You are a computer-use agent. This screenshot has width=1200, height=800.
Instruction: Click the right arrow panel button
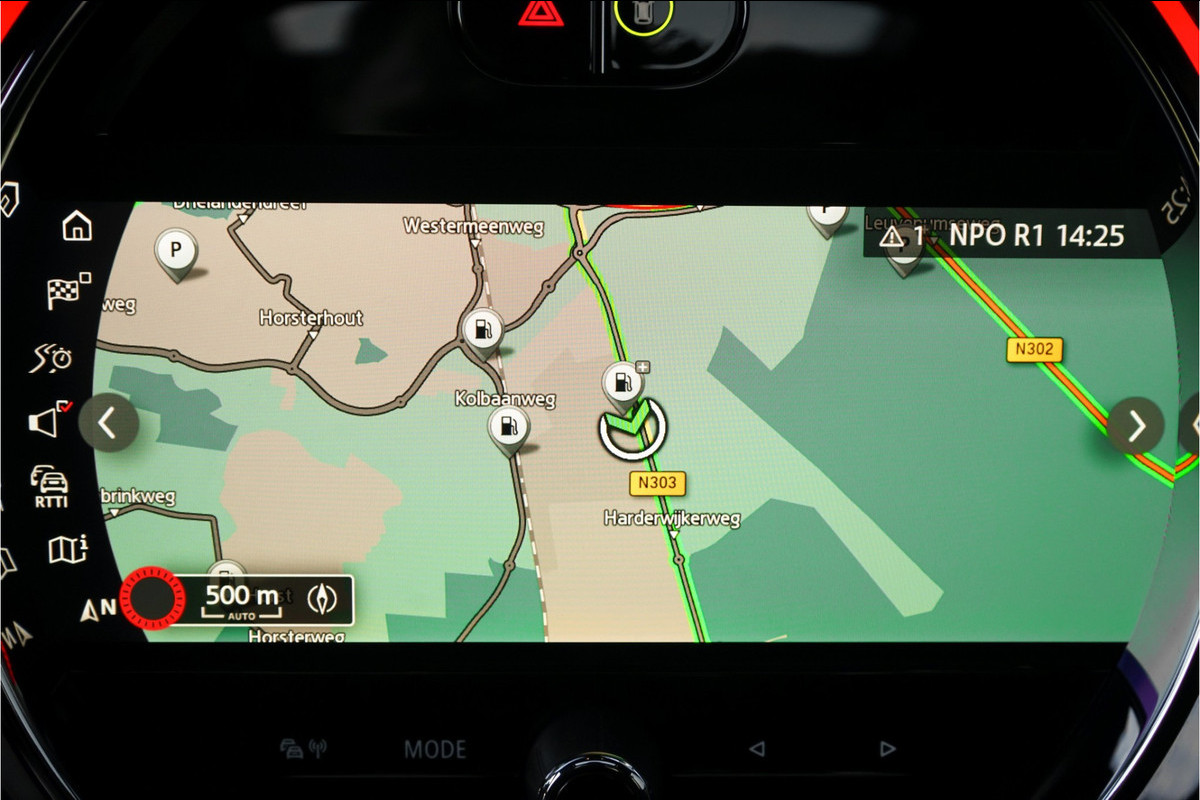(x=1136, y=426)
